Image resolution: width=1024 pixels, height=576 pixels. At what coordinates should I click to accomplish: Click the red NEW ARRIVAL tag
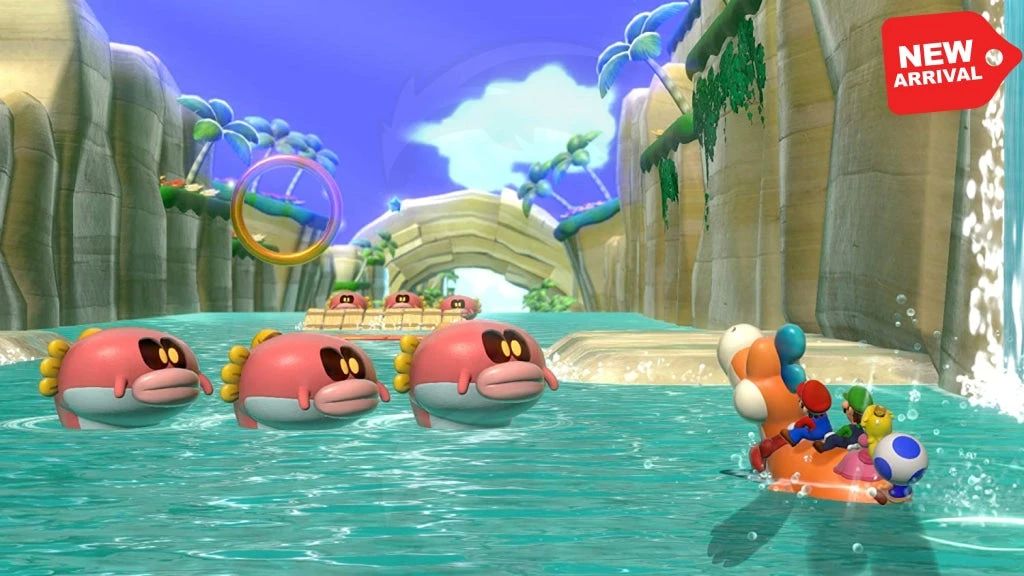coord(946,62)
